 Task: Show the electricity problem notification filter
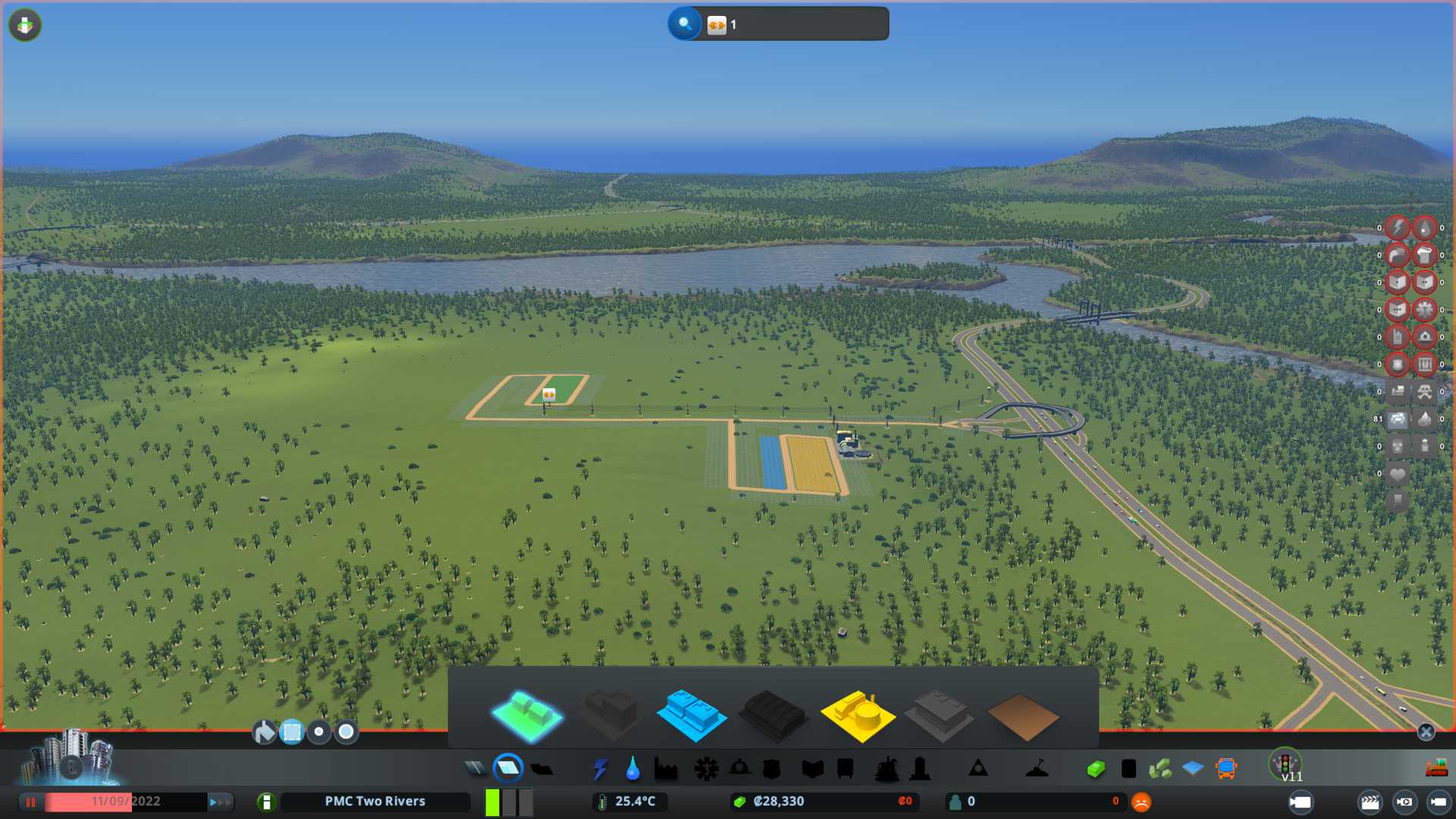(x=1397, y=227)
